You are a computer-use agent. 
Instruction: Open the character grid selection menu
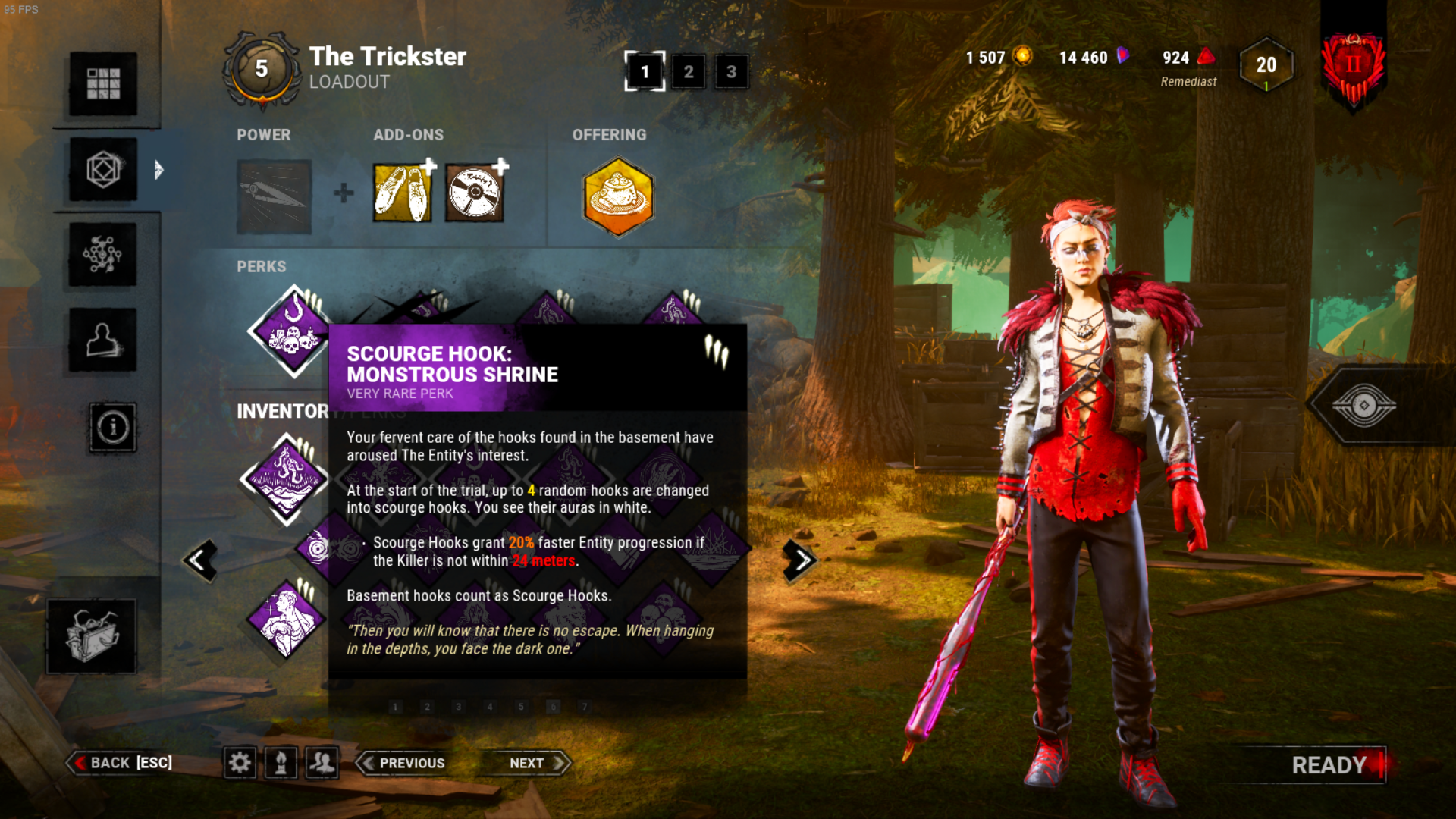point(103,83)
